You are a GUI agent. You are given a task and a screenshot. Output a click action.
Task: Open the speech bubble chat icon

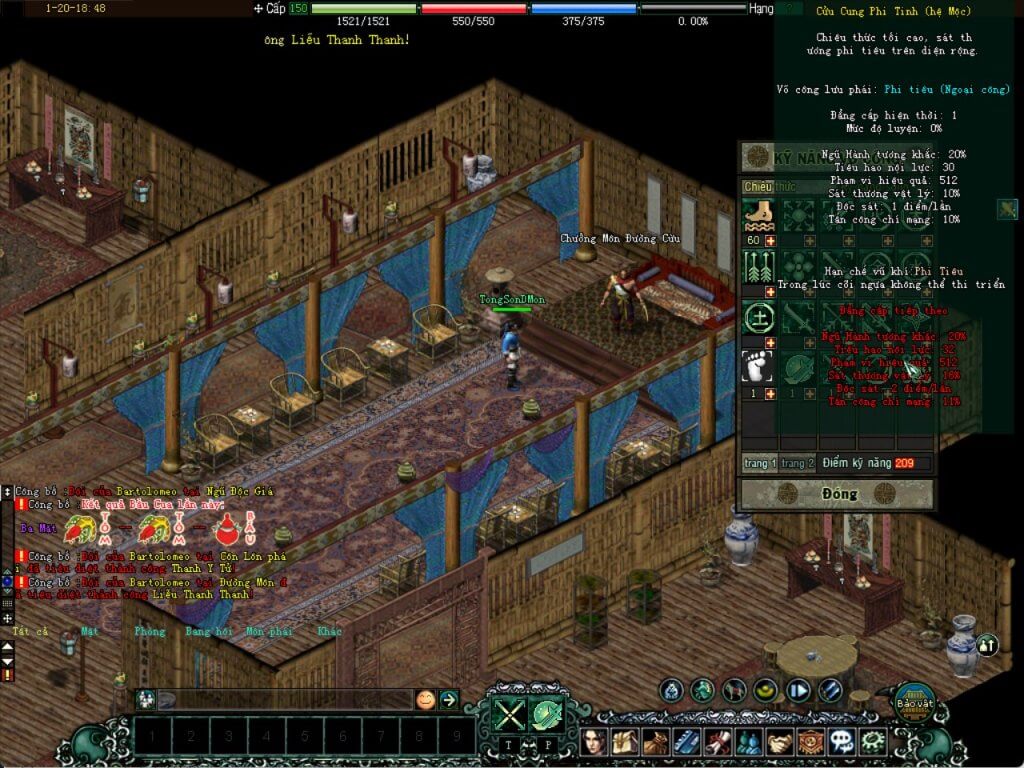[842, 741]
